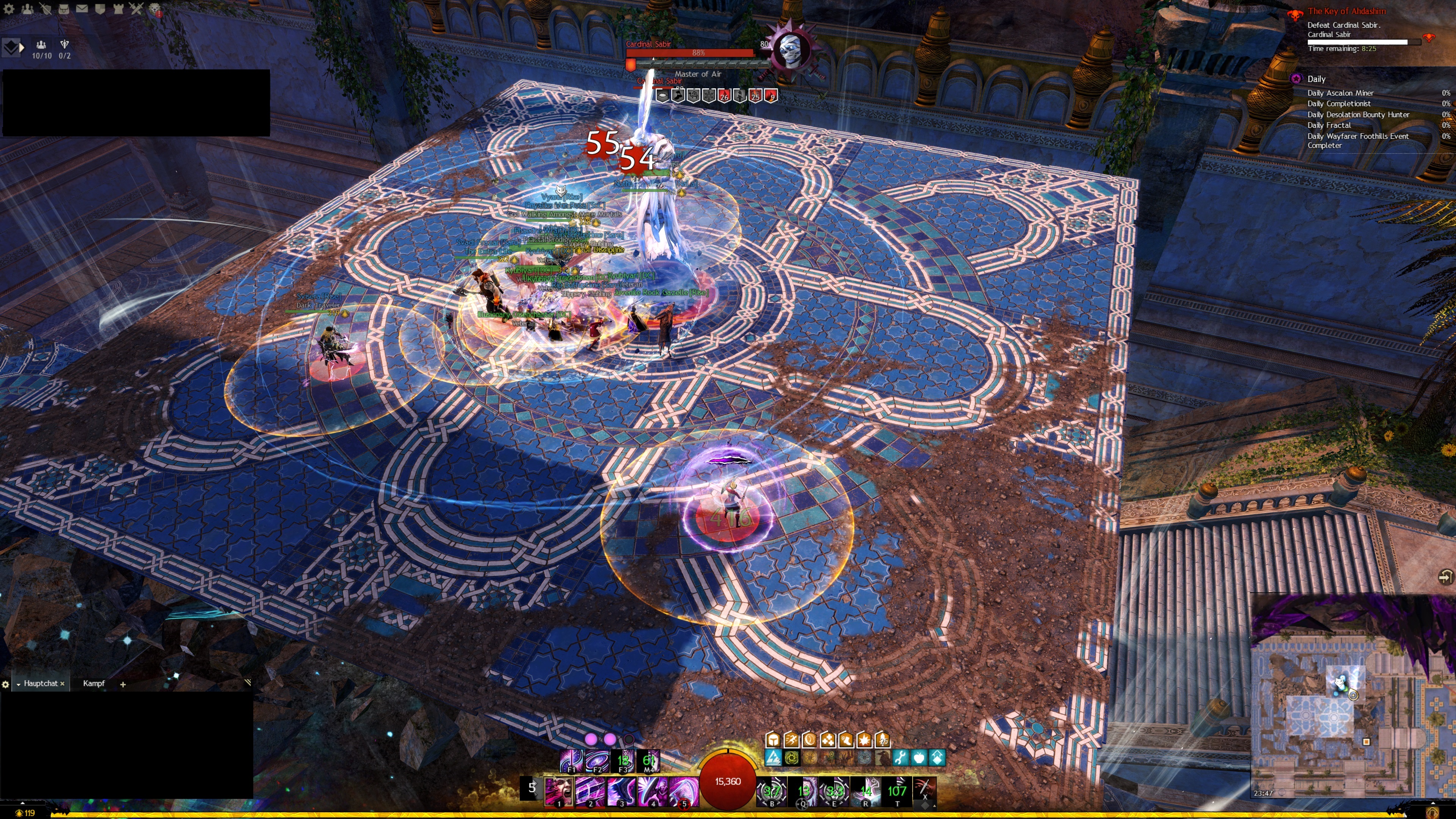Screen dimensions: 1456x819
Task: Open the inventory bag icon
Action: [64, 9]
